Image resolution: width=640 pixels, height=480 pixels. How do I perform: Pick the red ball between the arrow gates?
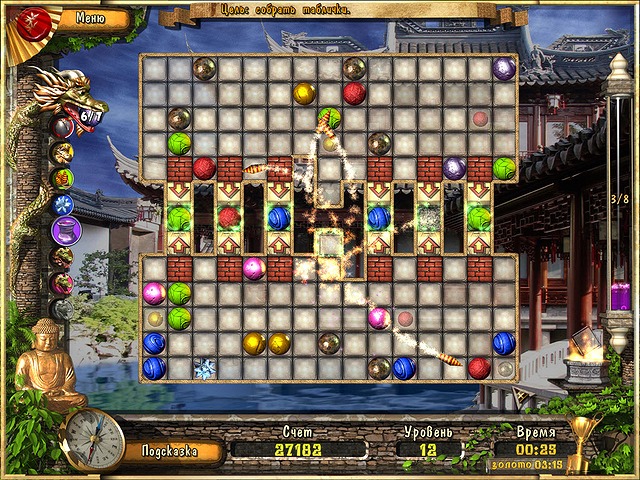[229, 218]
